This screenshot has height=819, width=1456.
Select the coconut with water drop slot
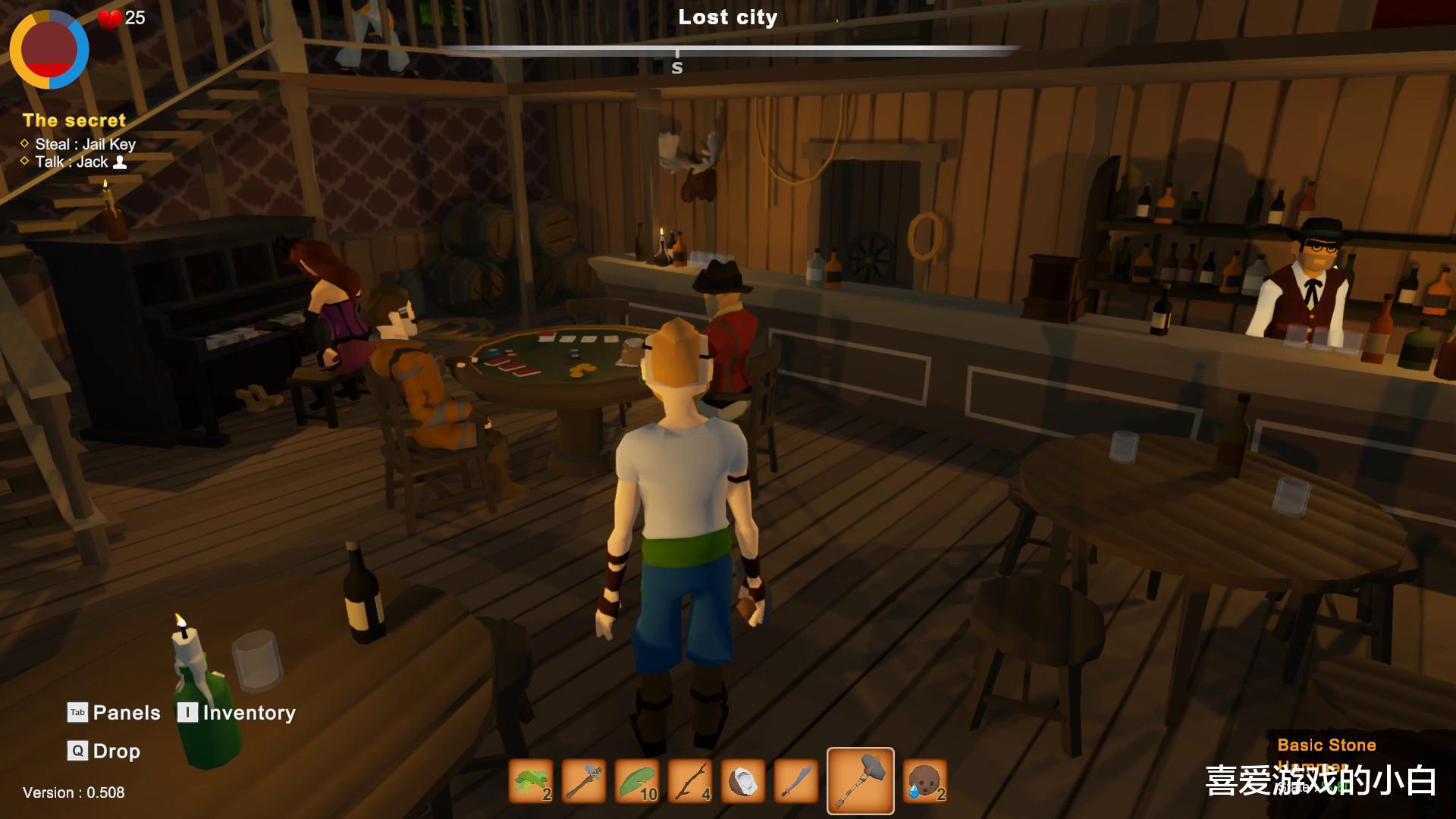[925, 781]
